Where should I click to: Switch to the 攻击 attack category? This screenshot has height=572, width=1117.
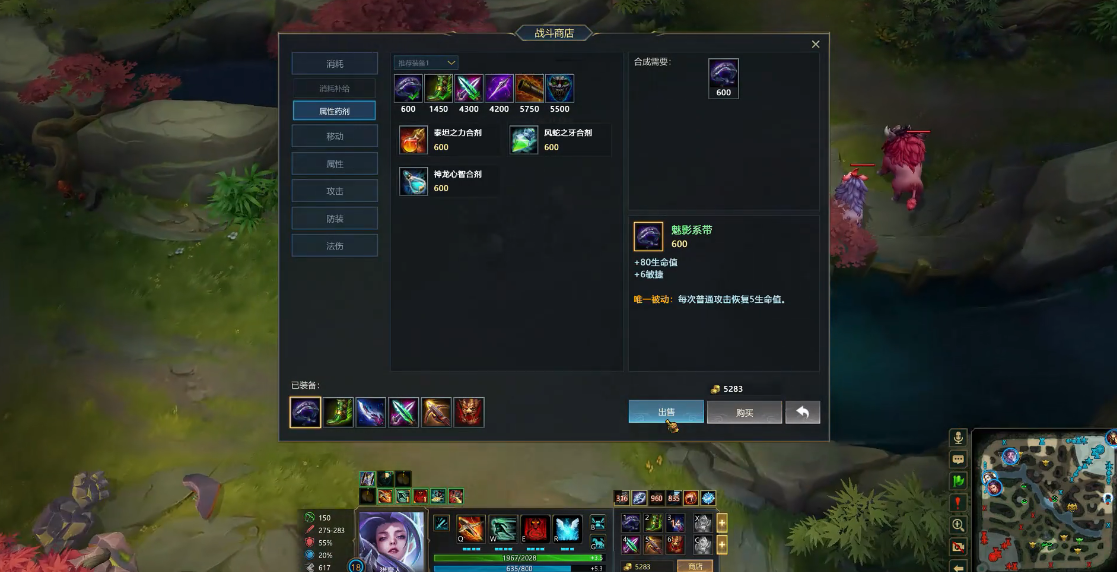334,190
